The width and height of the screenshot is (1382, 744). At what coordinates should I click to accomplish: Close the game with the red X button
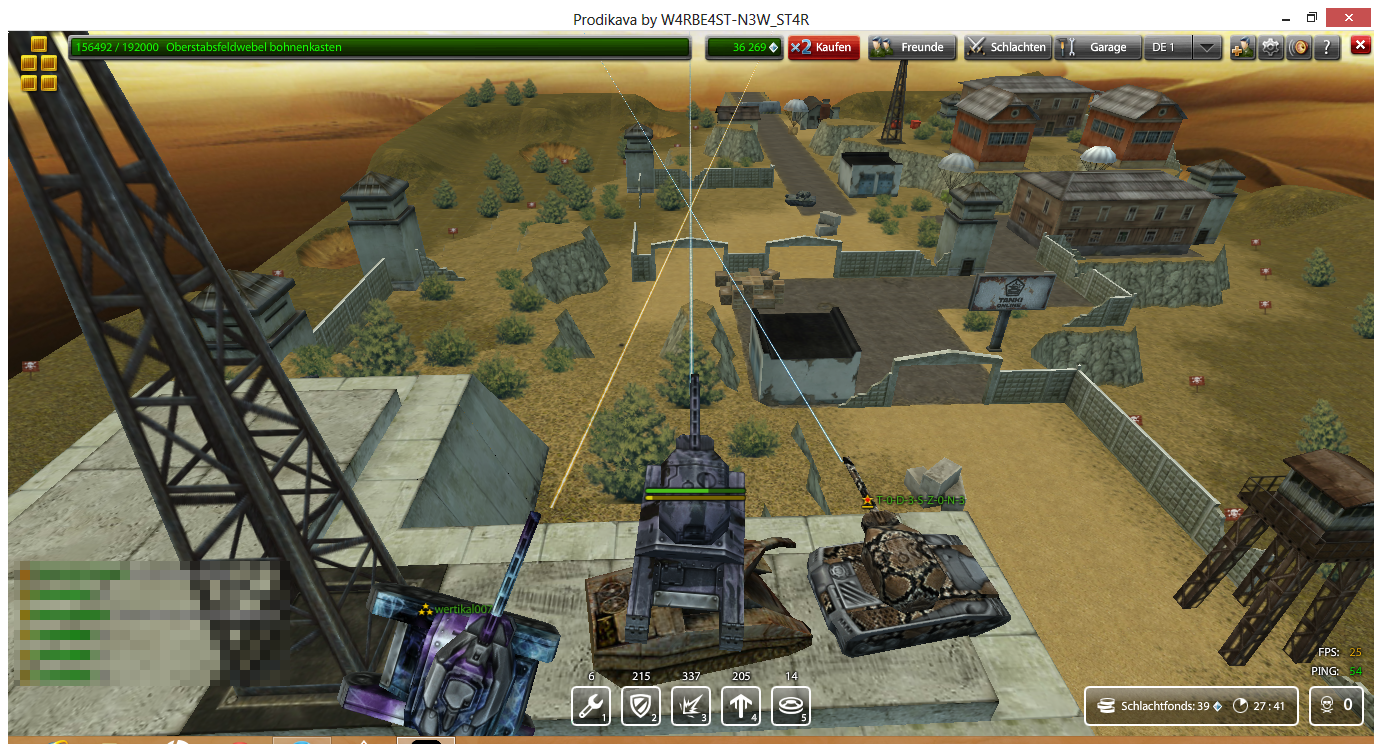click(1360, 45)
